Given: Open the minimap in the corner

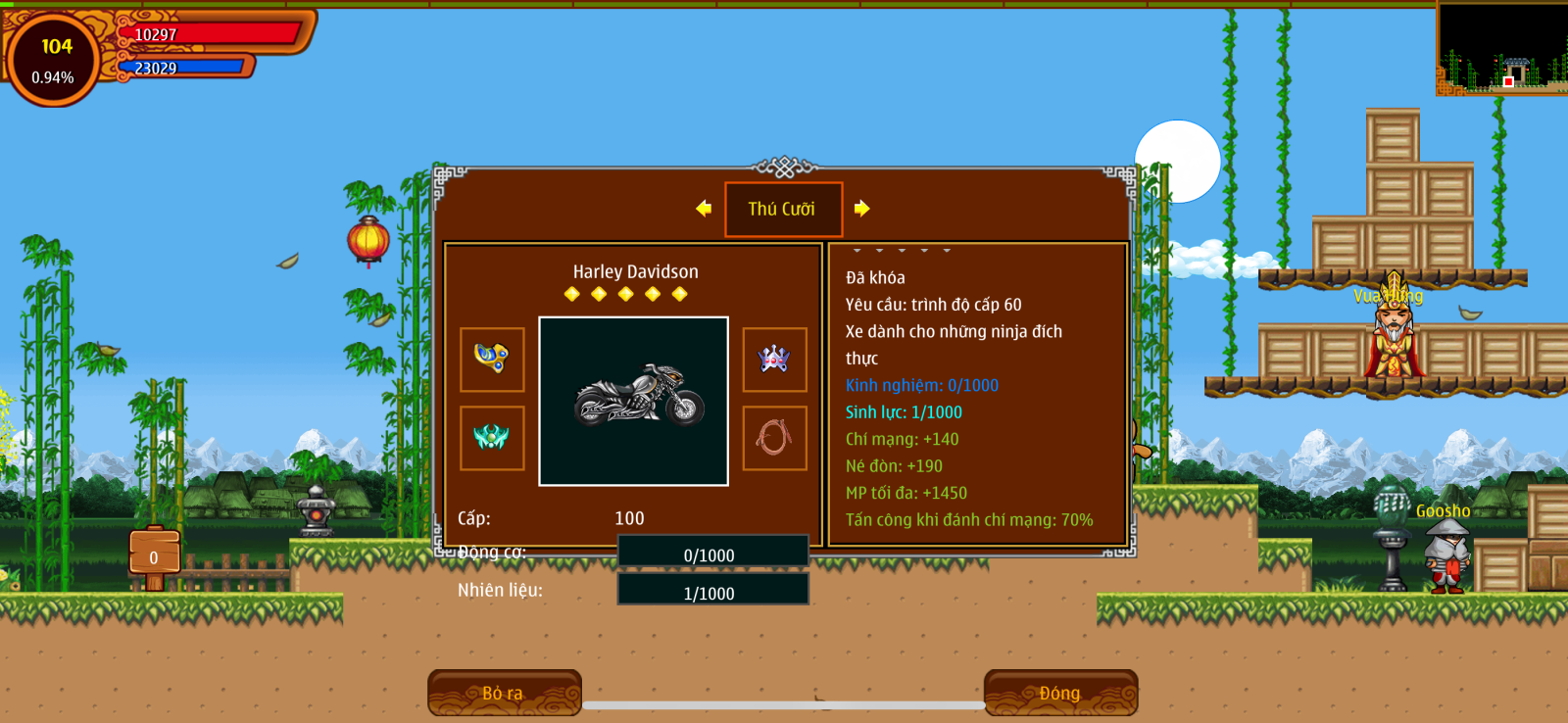Looking at the screenshot, I should 1501,48.
